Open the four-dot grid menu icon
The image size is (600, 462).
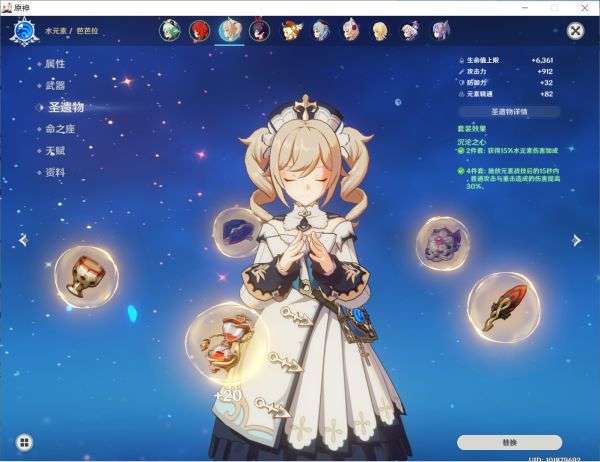24,441
